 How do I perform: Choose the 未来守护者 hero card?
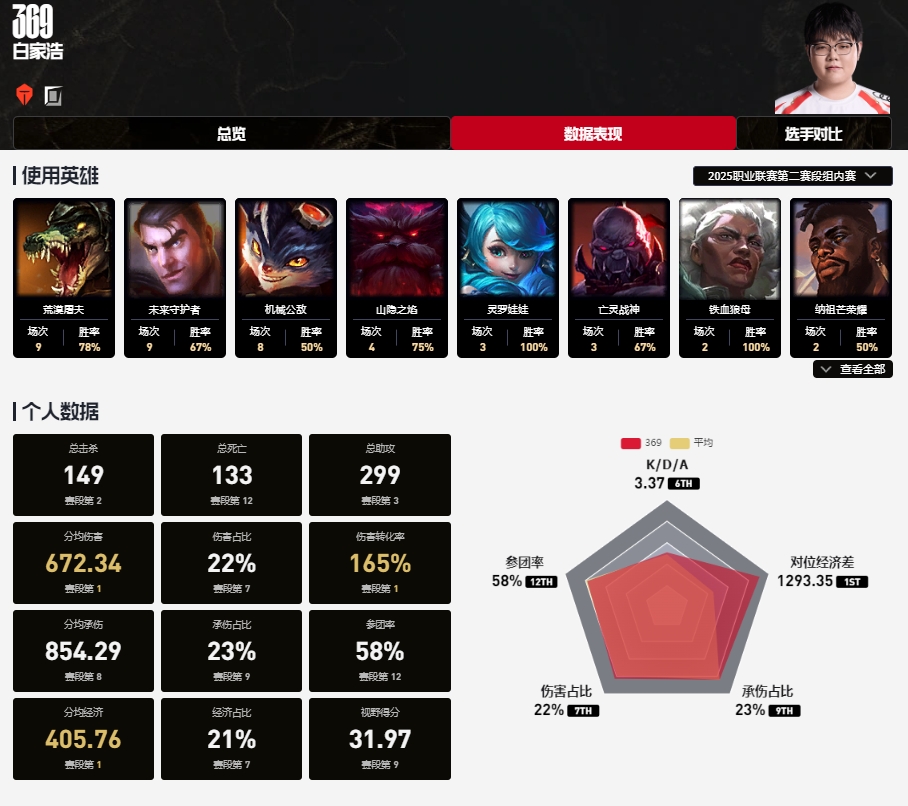(x=175, y=277)
